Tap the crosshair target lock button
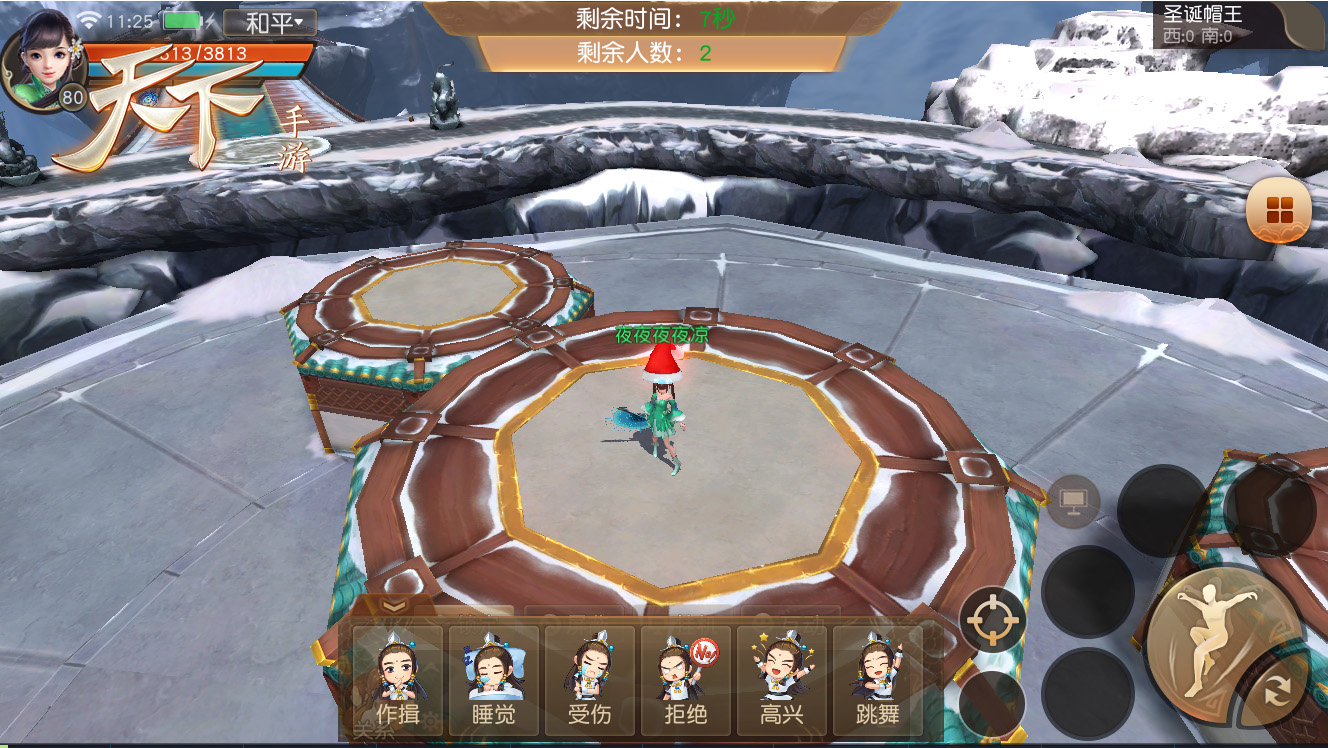Screen dimensions: 1328x748 tap(993, 621)
